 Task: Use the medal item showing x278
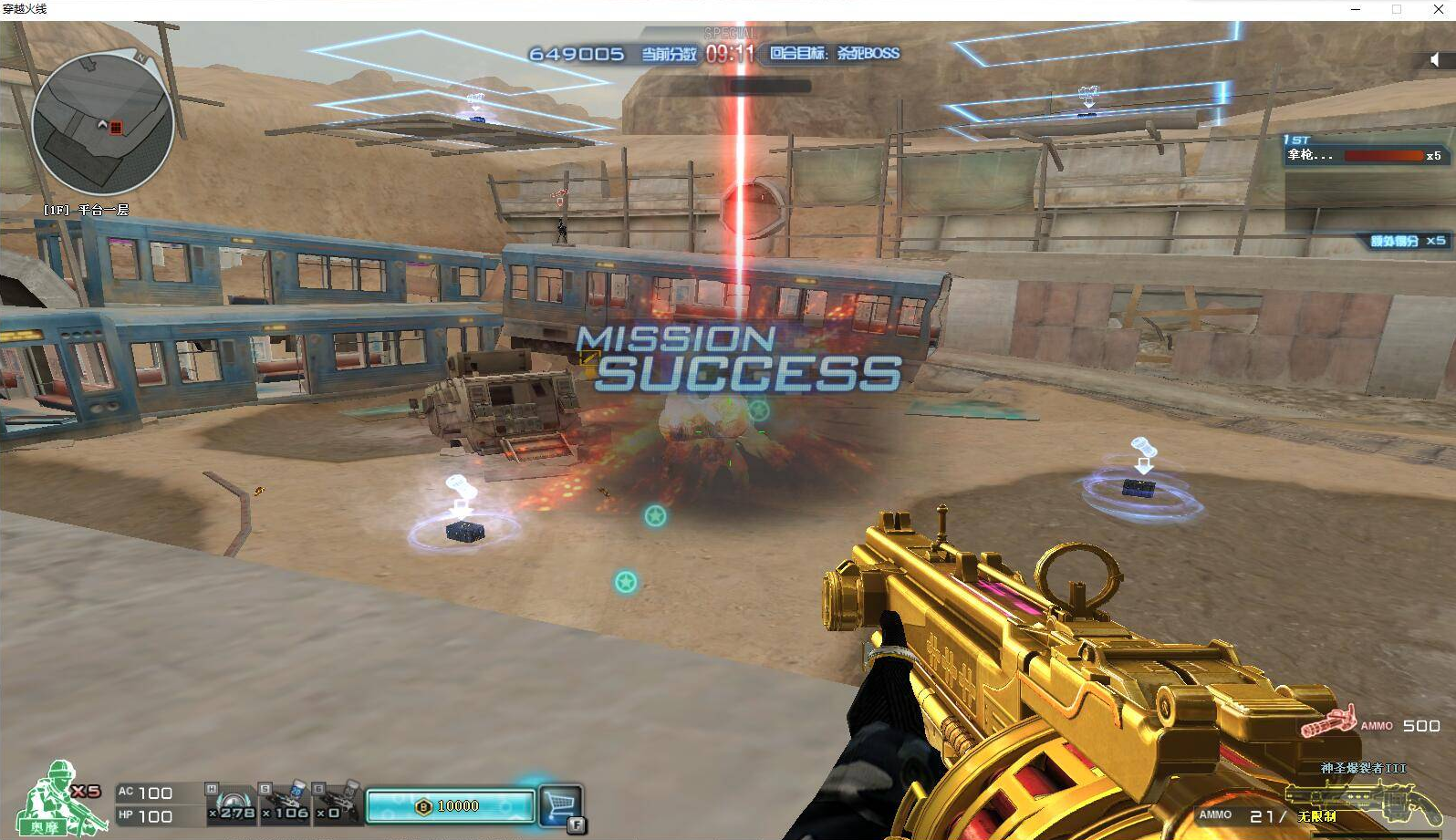click(x=232, y=802)
